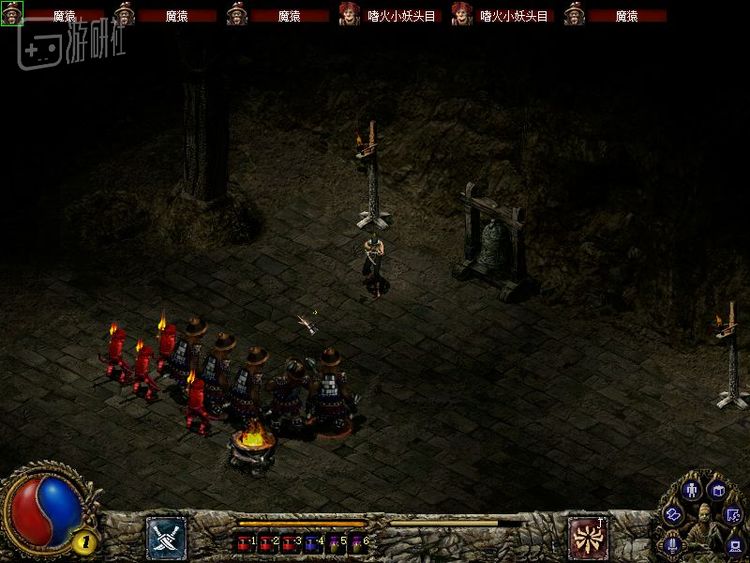Screen dimensions: 750x563
Task: Open the character figure panel
Action: 690,490
